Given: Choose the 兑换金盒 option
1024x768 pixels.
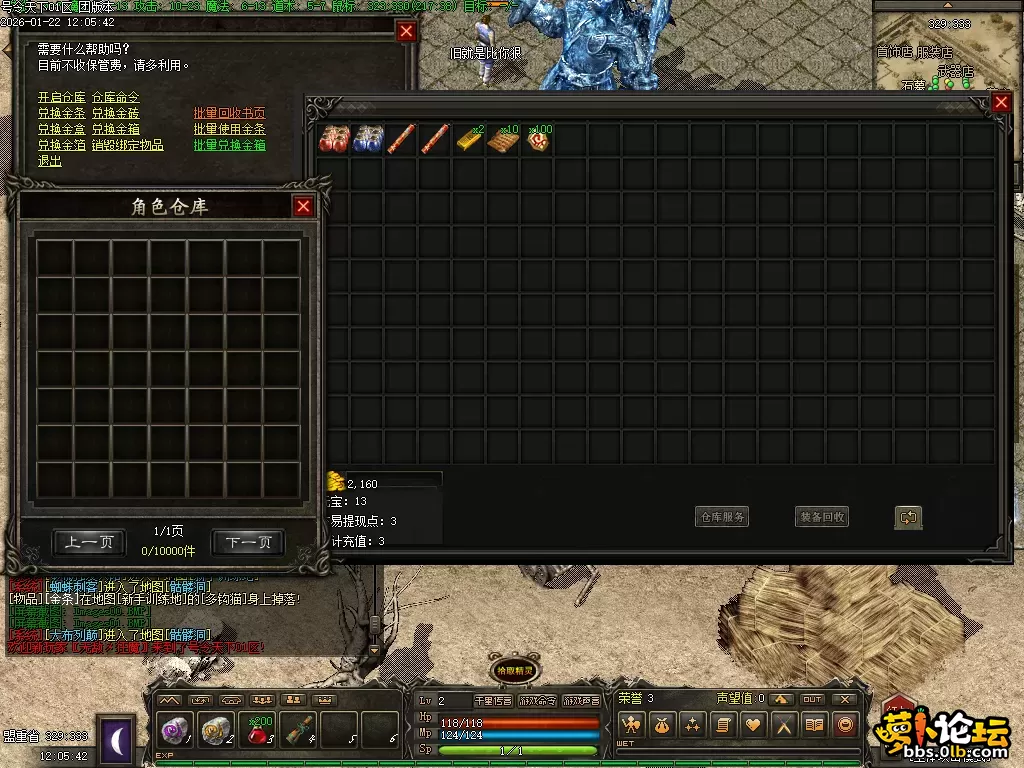Looking at the screenshot, I should click(61, 129).
